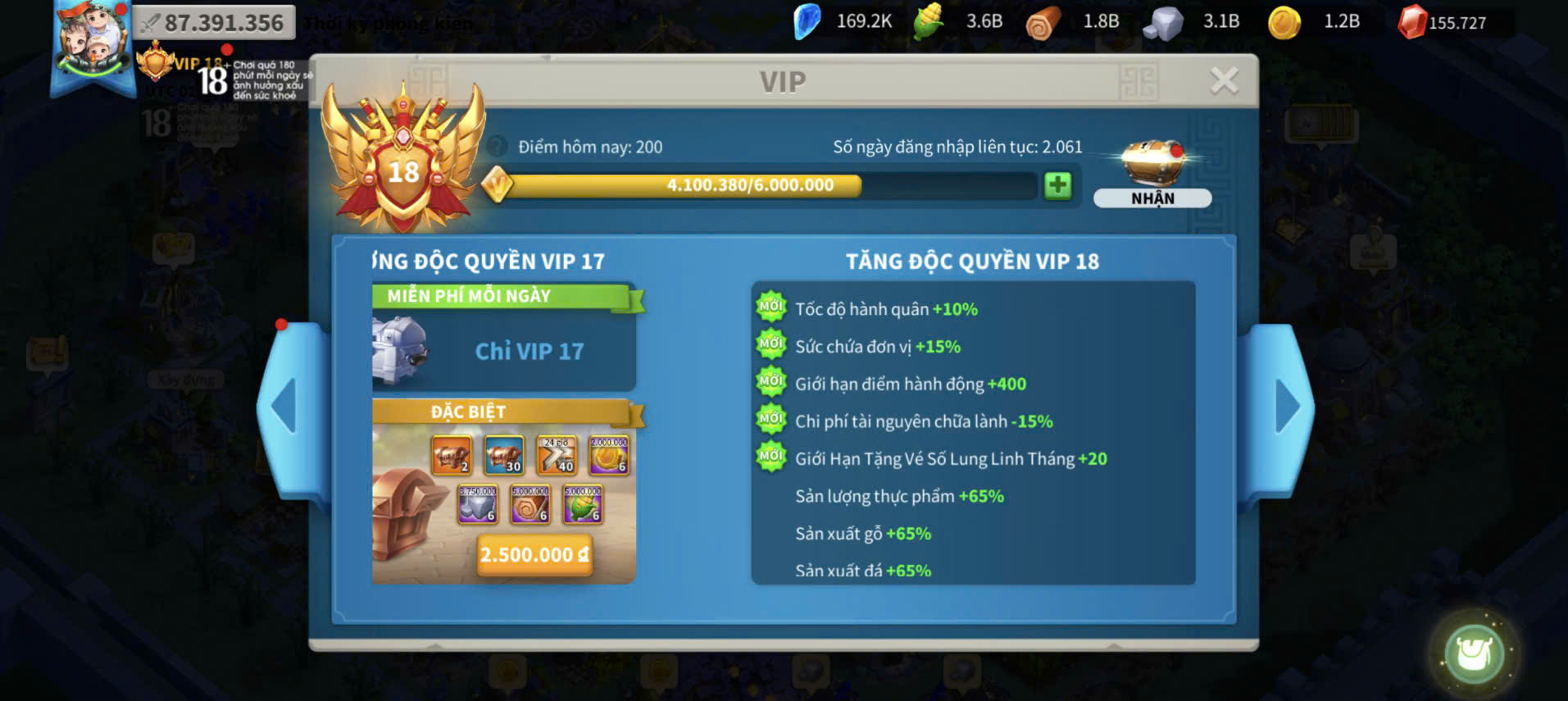The width and height of the screenshot is (1568, 701).
Task: Add VIP points with the green plus
Action: click(x=1057, y=185)
